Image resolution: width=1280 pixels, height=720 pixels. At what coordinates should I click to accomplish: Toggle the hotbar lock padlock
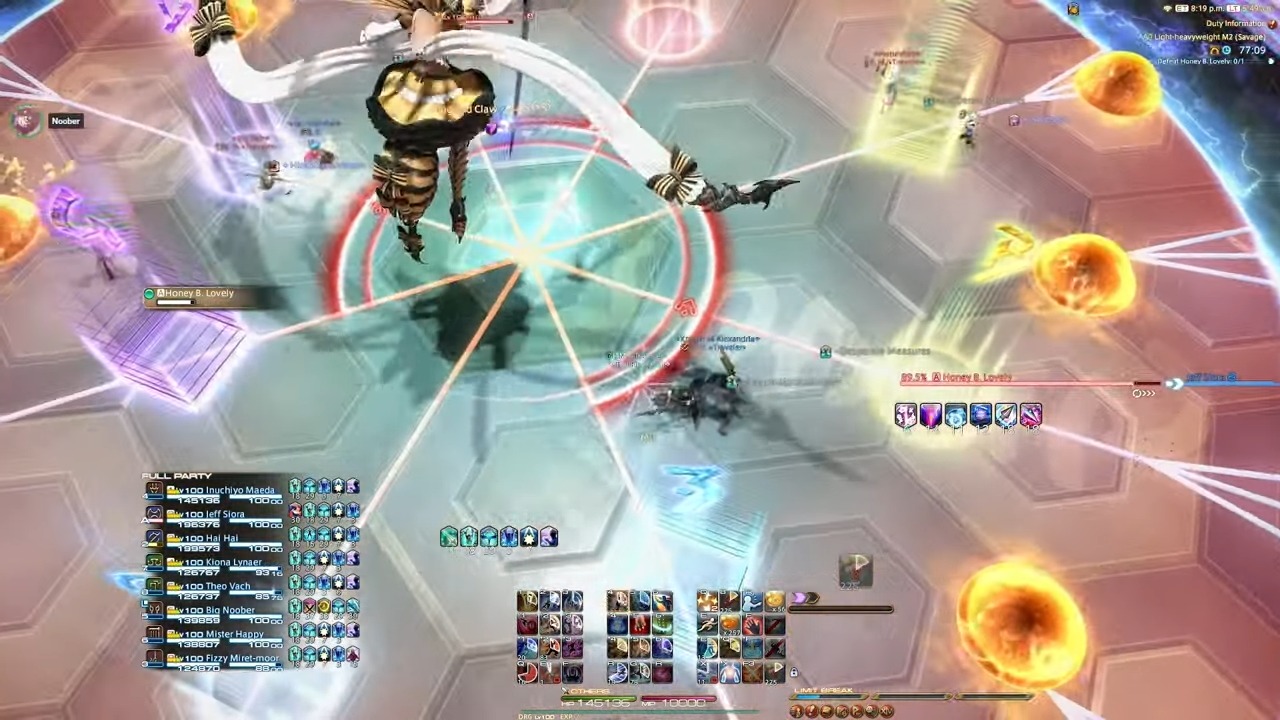pos(793,672)
